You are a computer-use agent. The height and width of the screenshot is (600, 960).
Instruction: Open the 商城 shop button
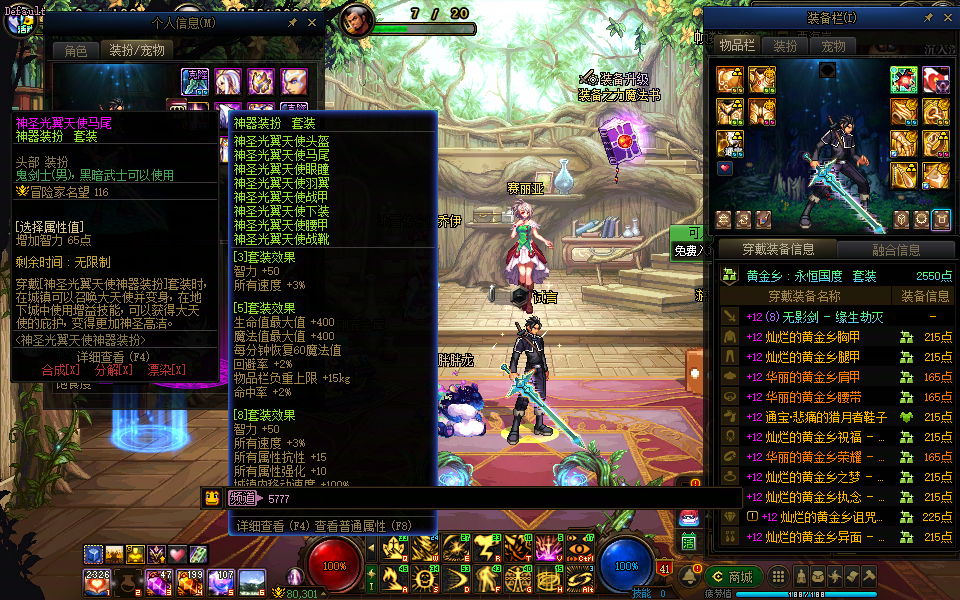pos(733,577)
